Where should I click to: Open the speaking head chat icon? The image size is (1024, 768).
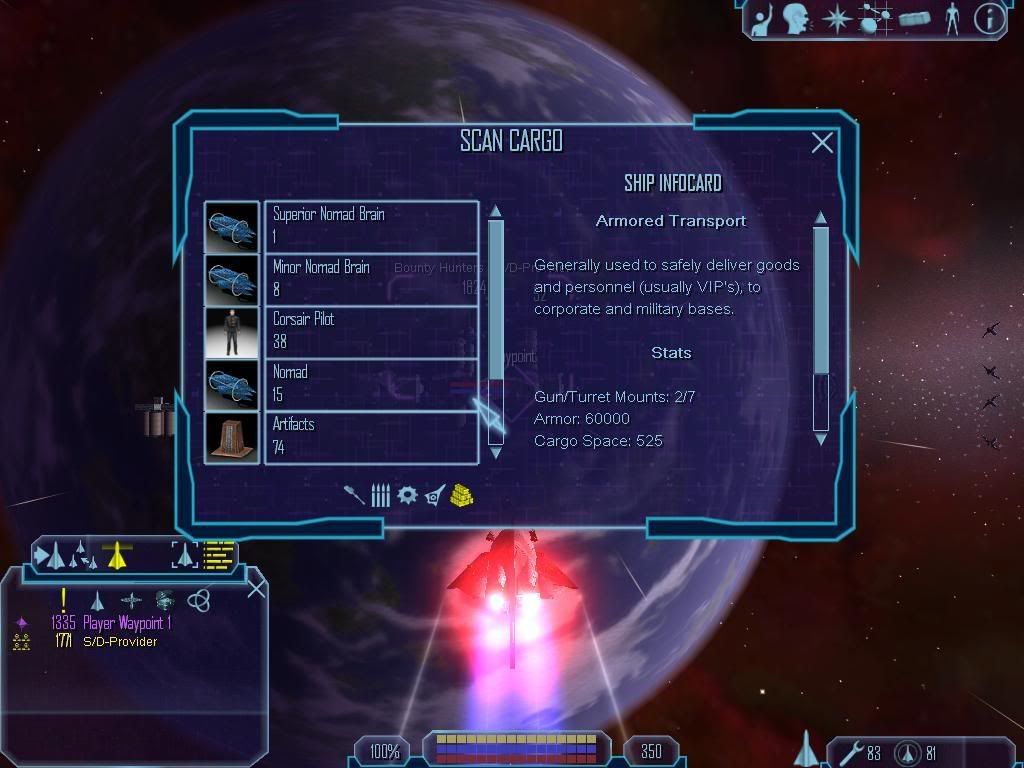click(796, 19)
